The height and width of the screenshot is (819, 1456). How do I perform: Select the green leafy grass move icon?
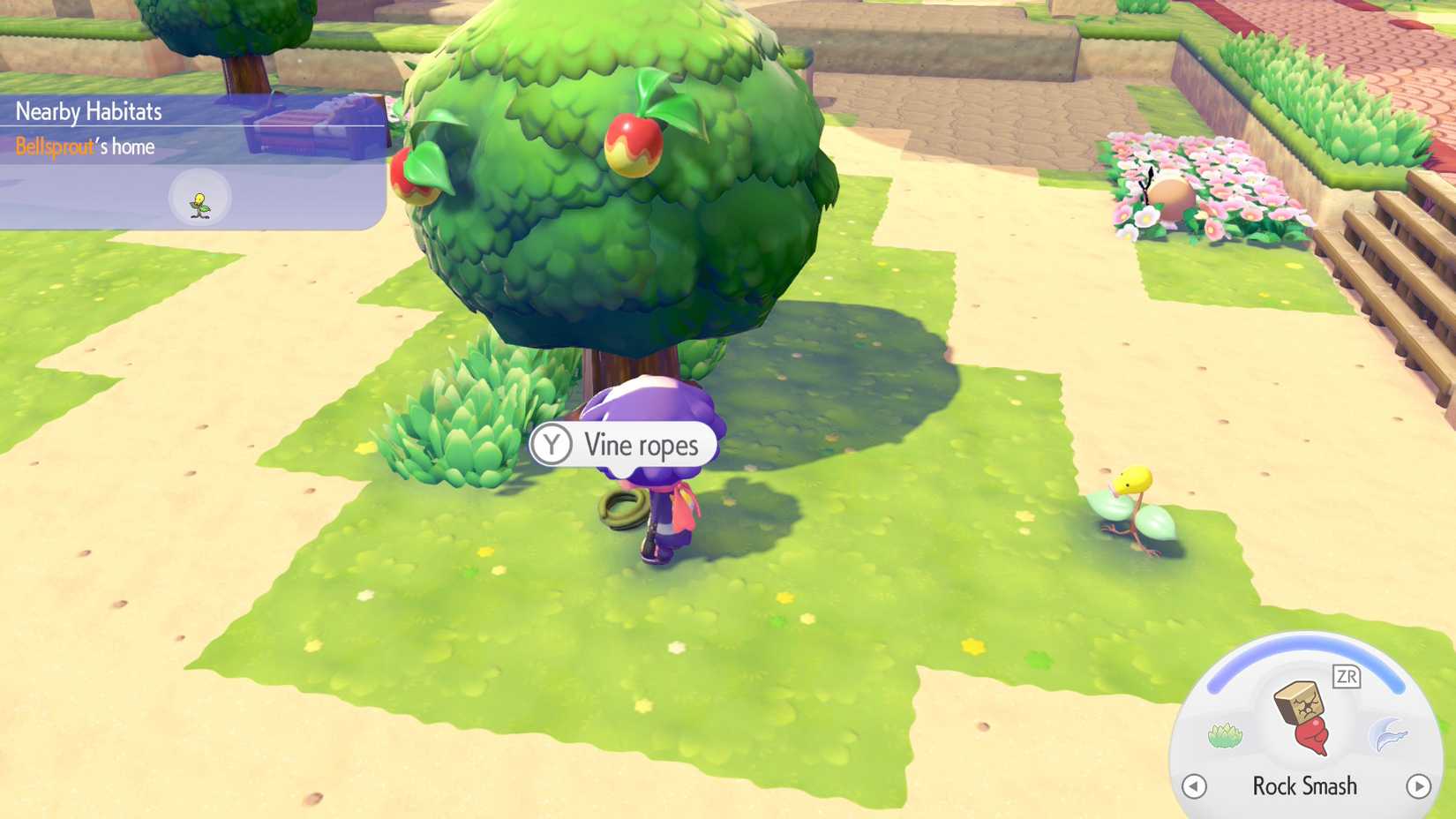pyautogui.click(x=1225, y=735)
